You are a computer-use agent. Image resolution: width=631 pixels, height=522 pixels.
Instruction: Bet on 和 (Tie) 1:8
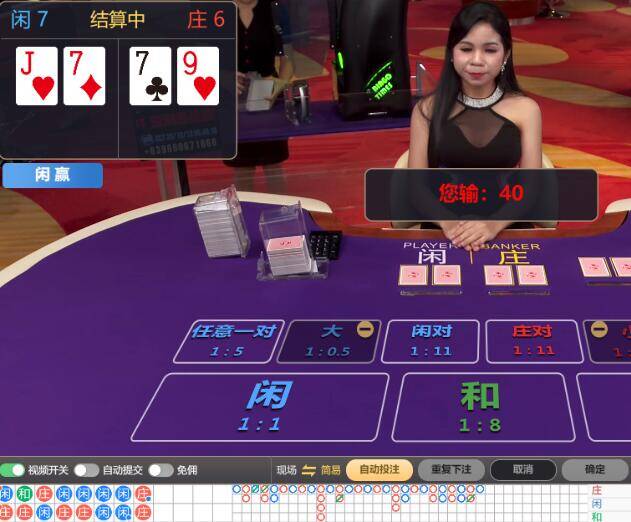tap(480, 406)
